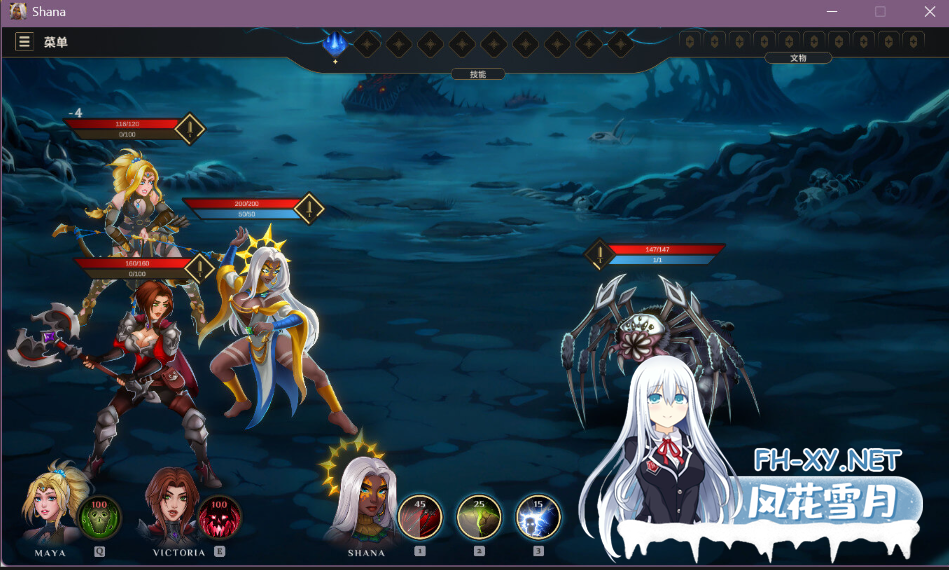Image resolution: width=949 pixels, height=570 pixels.
Task: Click the exclamation icon beside the 160/160 health bar
Action: pyautogui.click(x=200, y=268)
